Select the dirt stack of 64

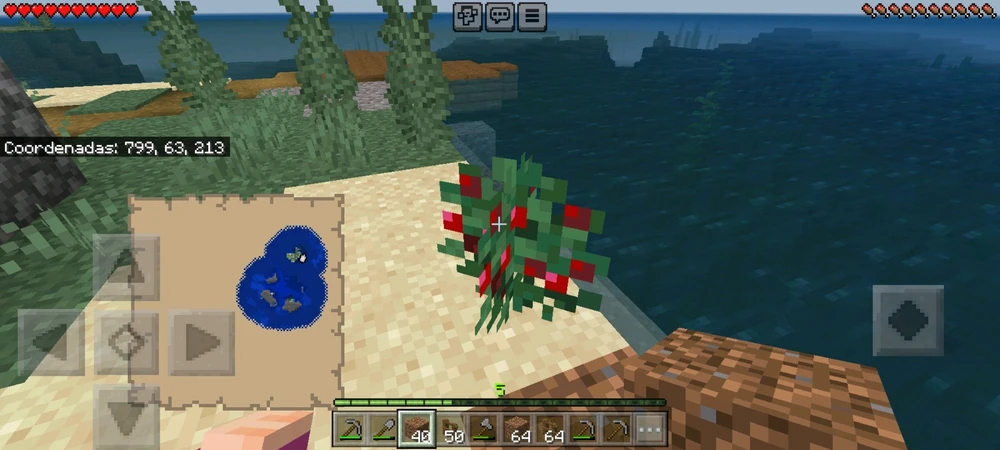pyautogui.click(x=518, y=430)
